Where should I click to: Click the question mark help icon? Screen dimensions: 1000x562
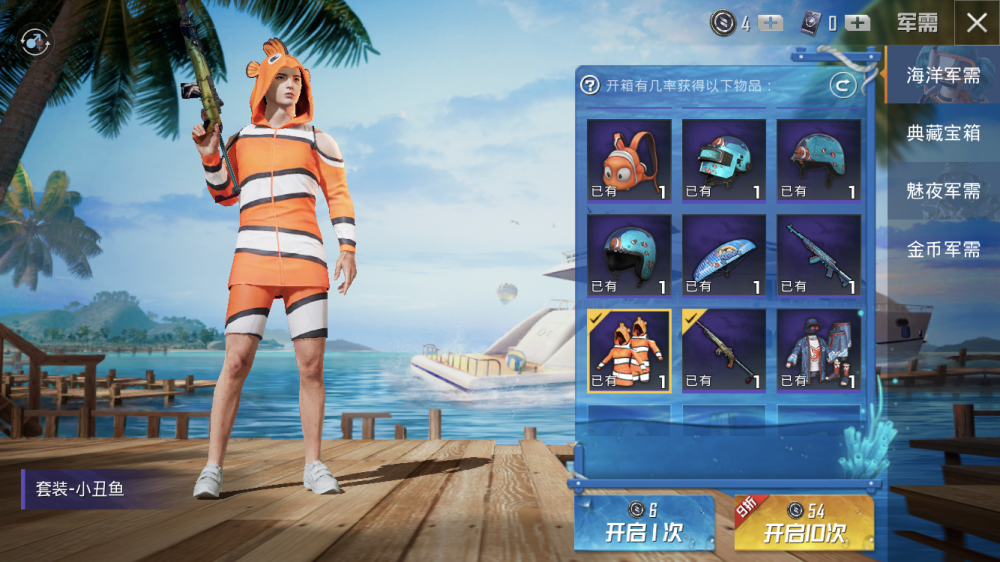tap(590, 86)
